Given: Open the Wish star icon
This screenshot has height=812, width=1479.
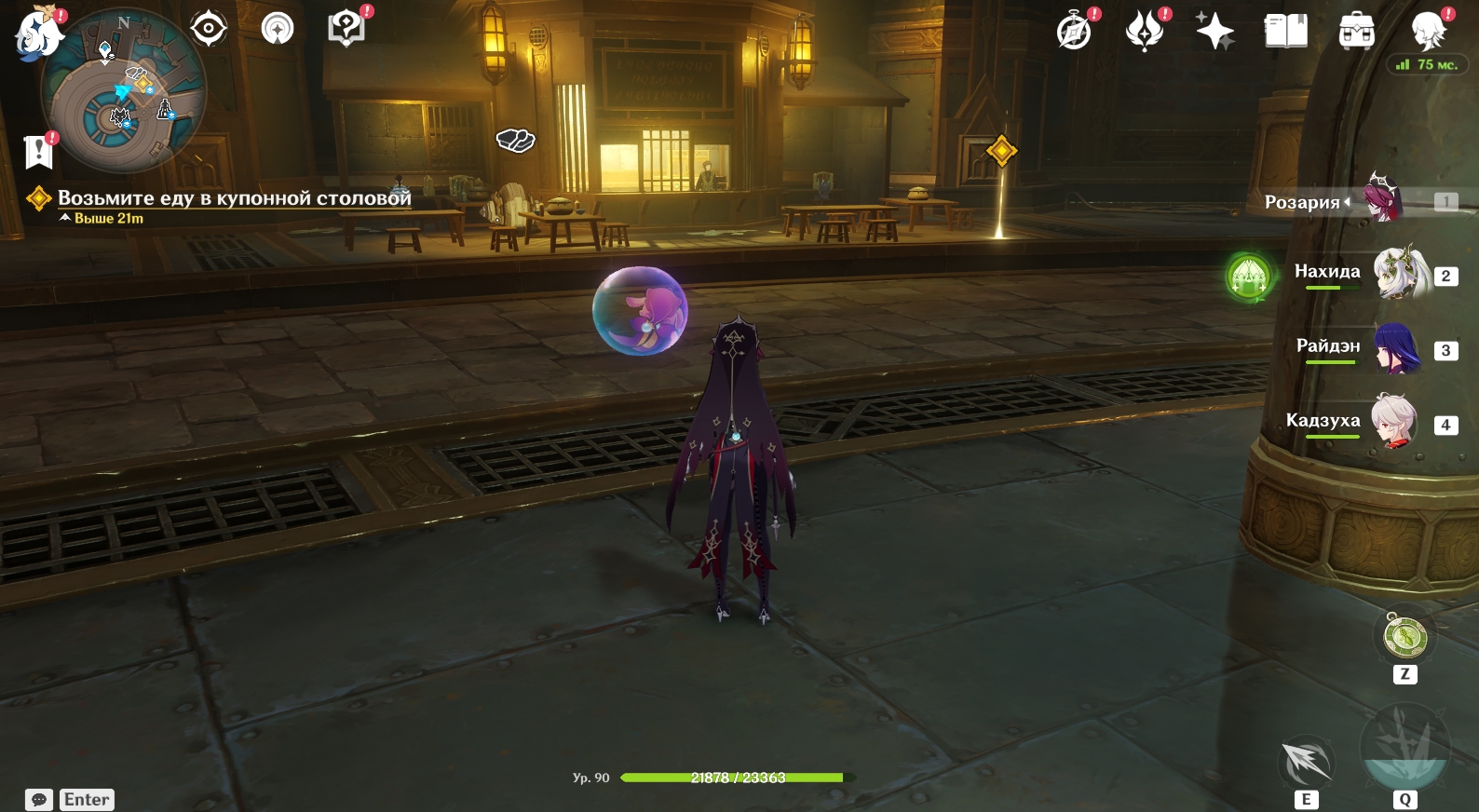Looking at the screenshot, I should click(1214, 32).
